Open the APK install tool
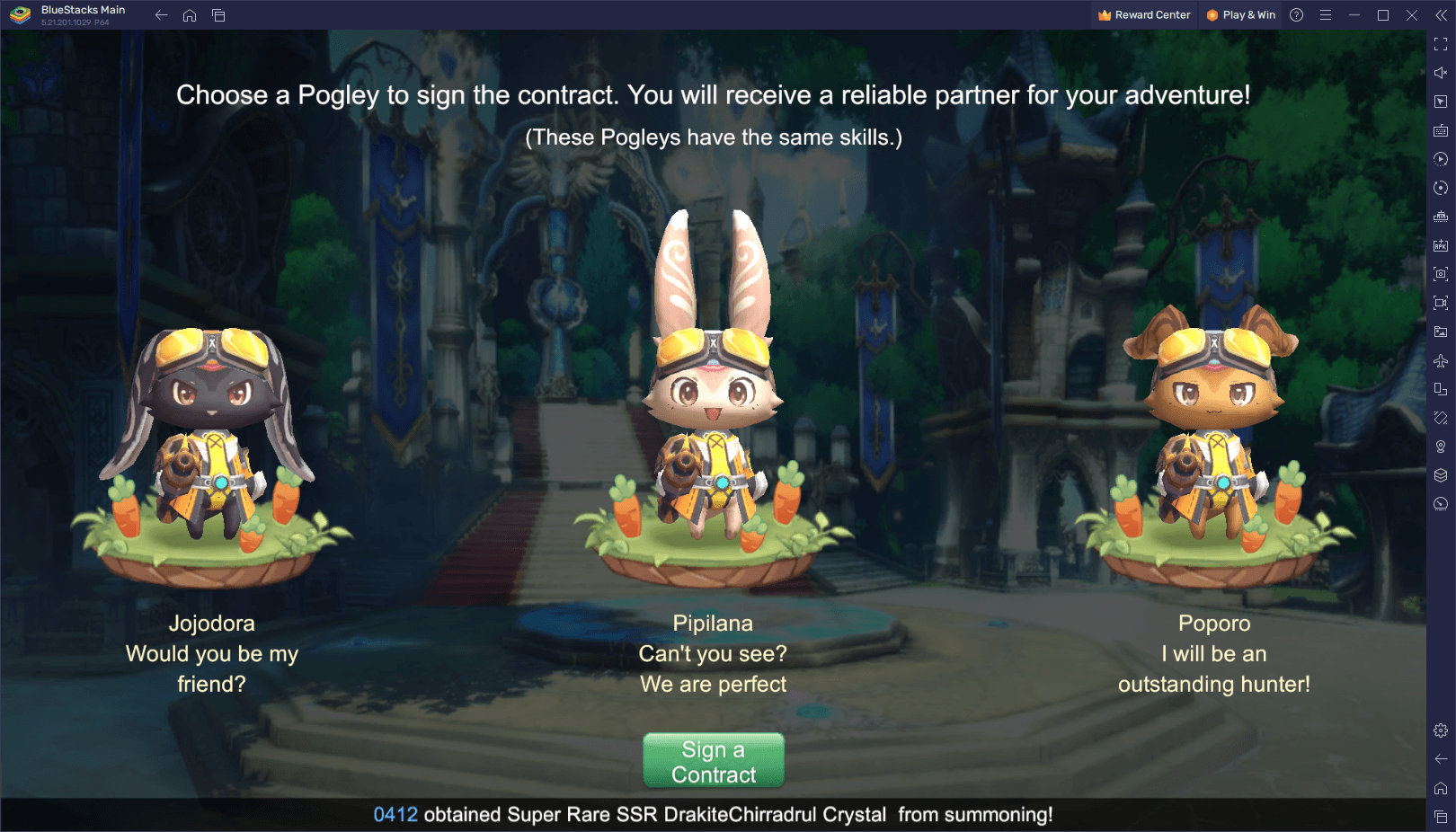The width and height of the screenshot is (1456, 832). (1440, 245)
